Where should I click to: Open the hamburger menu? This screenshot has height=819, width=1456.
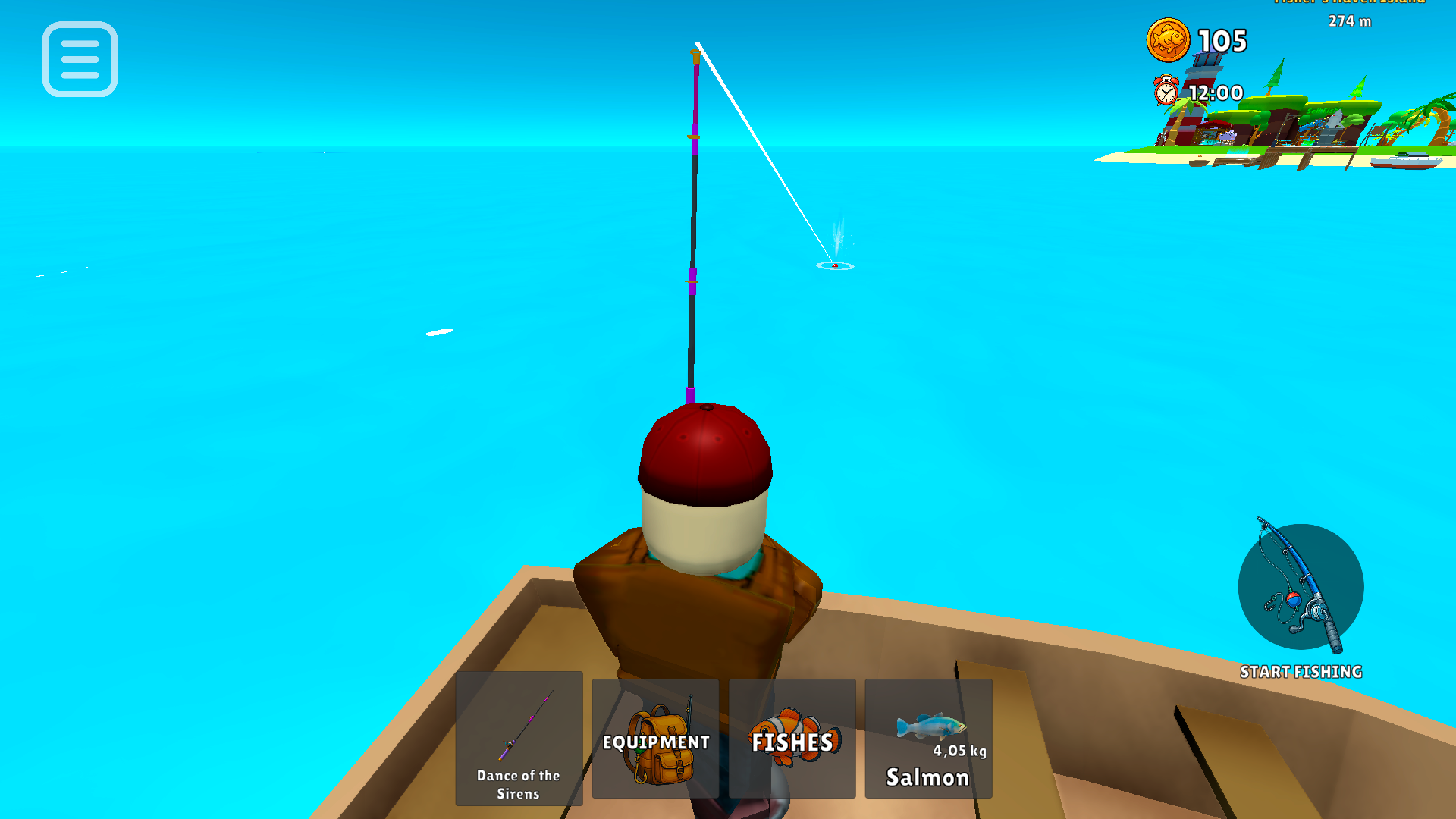80,60
